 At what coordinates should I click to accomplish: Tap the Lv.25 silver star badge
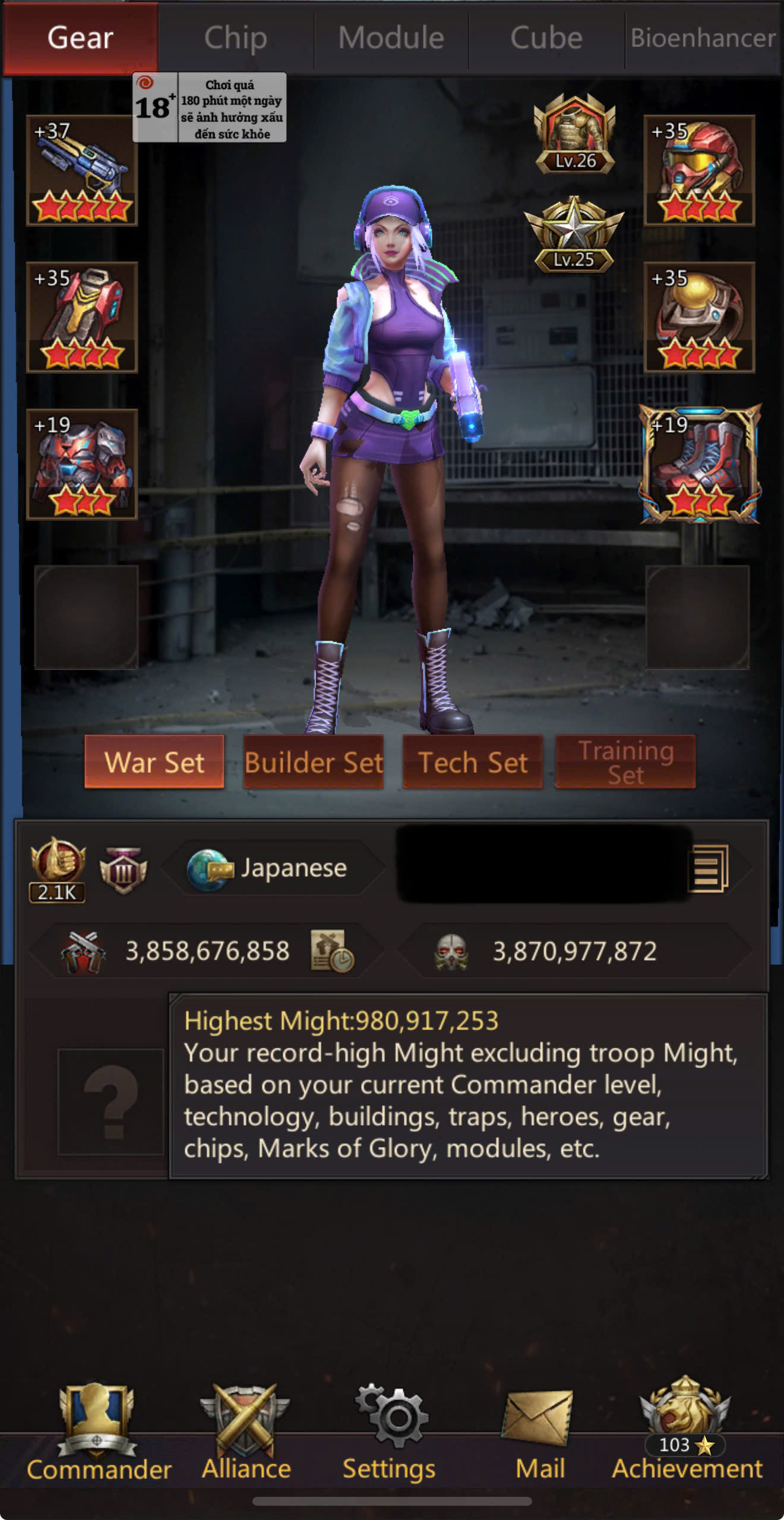[x=573, y=235]
